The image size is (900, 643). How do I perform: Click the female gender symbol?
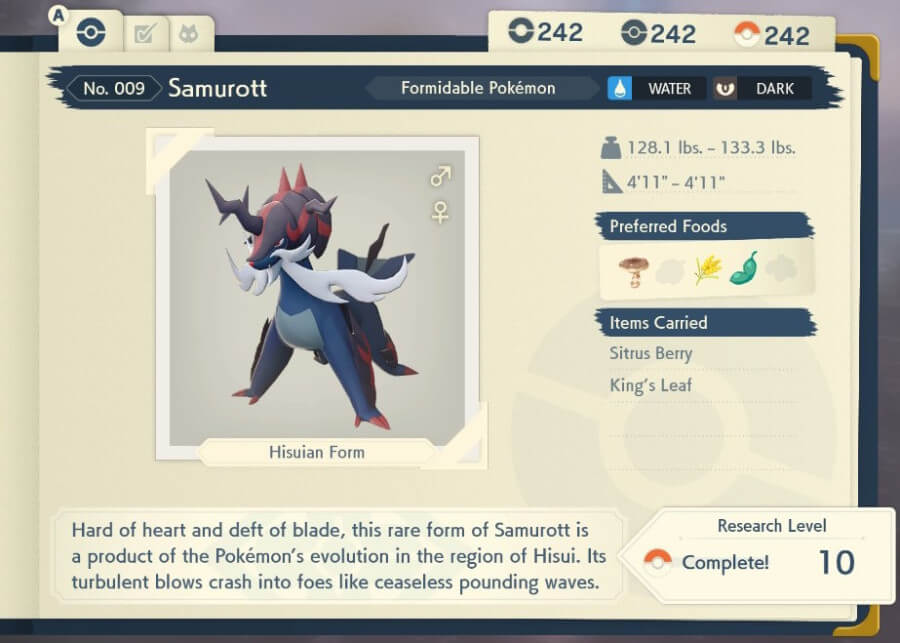click(440, 211)
